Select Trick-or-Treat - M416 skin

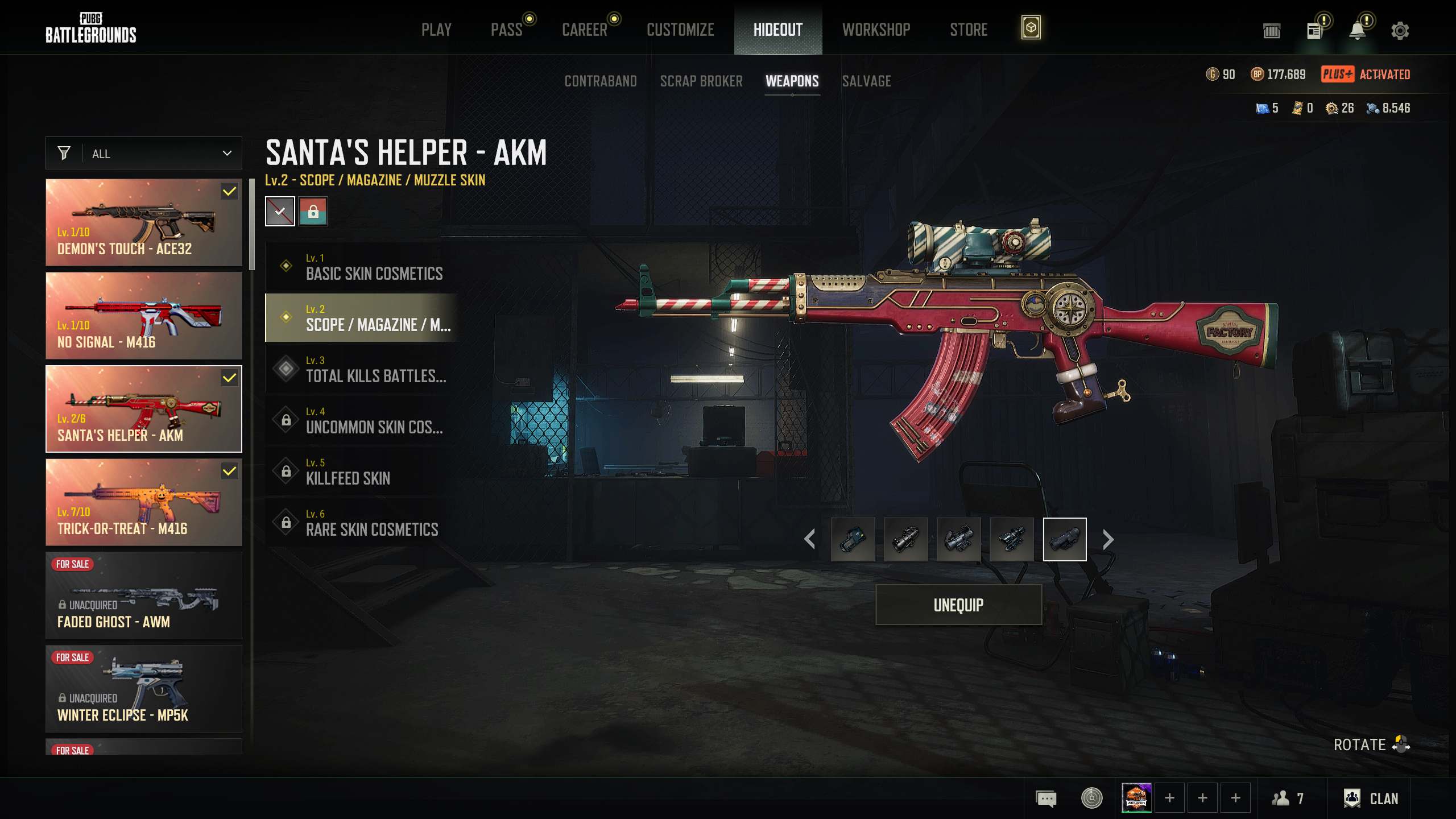144,502
